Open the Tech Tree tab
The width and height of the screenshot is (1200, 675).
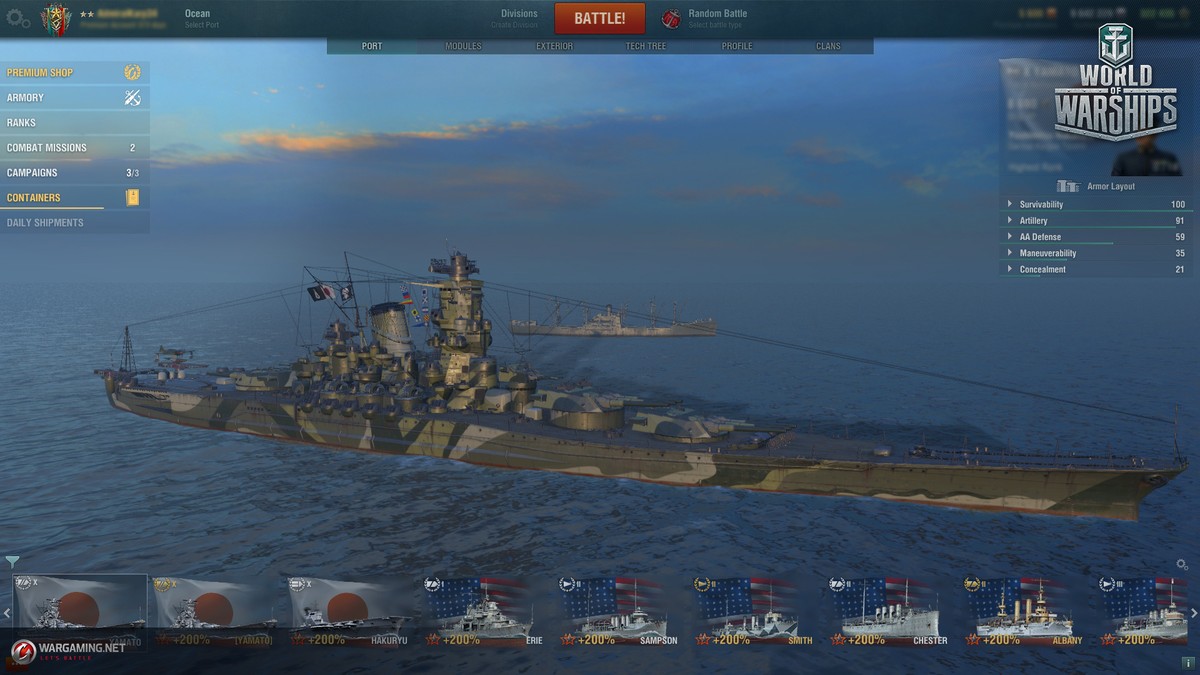(646, 46)
